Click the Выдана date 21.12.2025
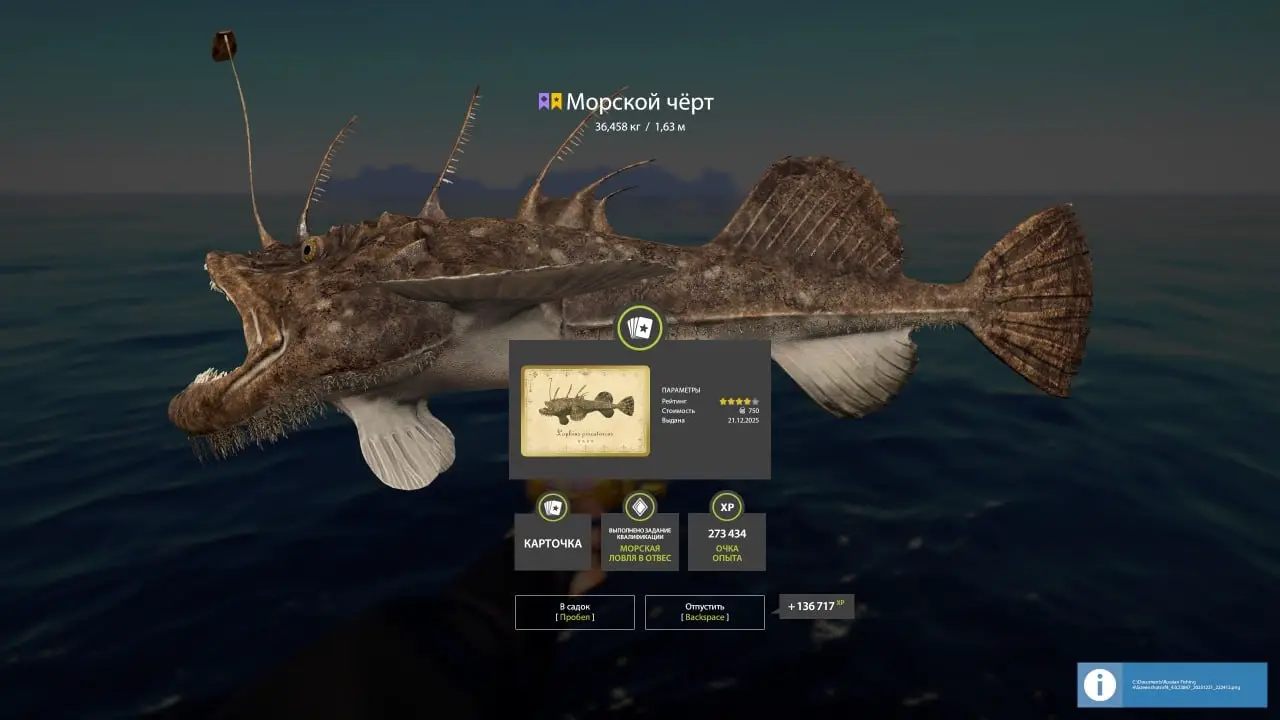Screen dimensions: 1280x720 [744, 421]
